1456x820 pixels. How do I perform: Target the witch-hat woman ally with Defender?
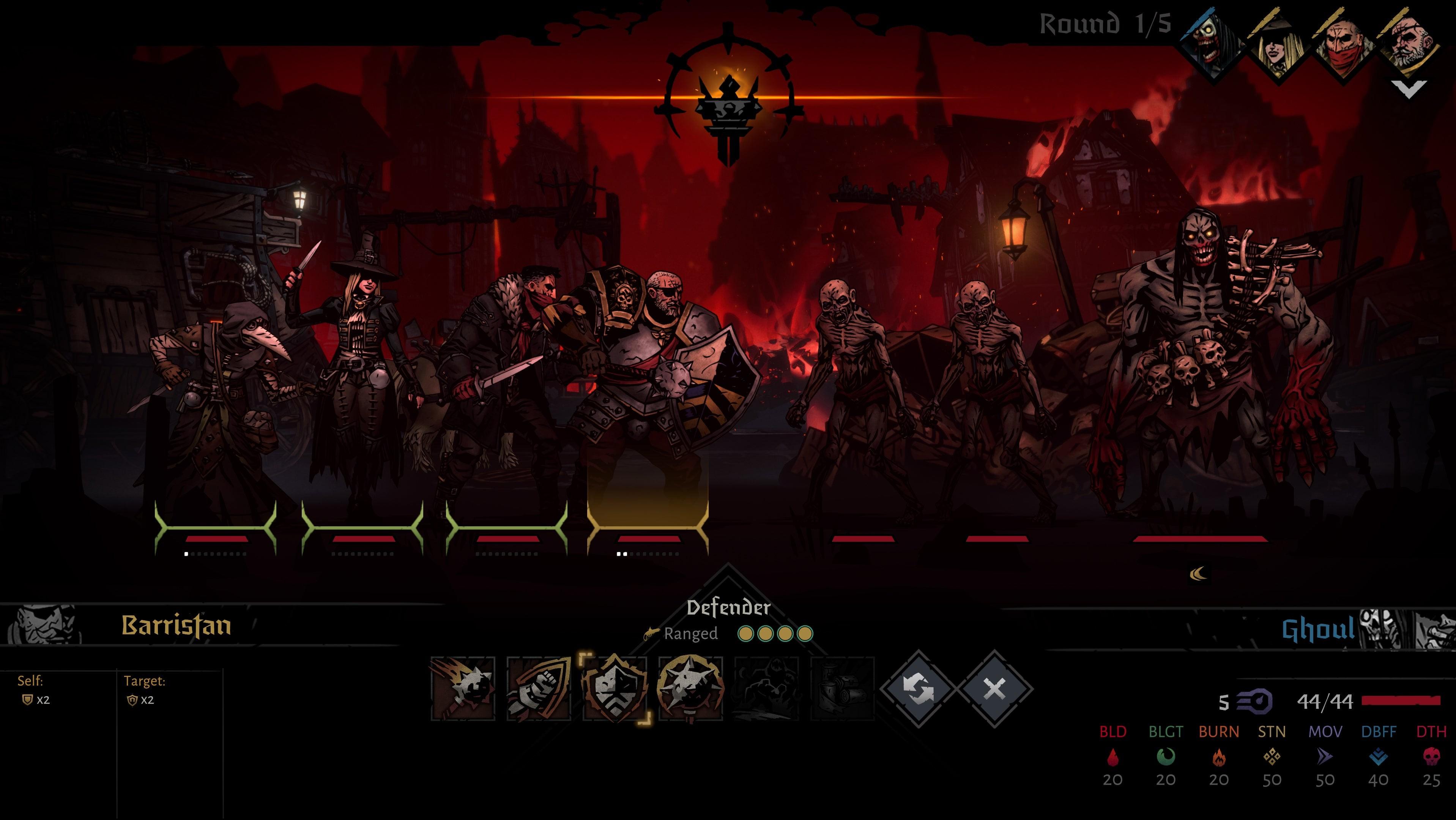[362, 384]
